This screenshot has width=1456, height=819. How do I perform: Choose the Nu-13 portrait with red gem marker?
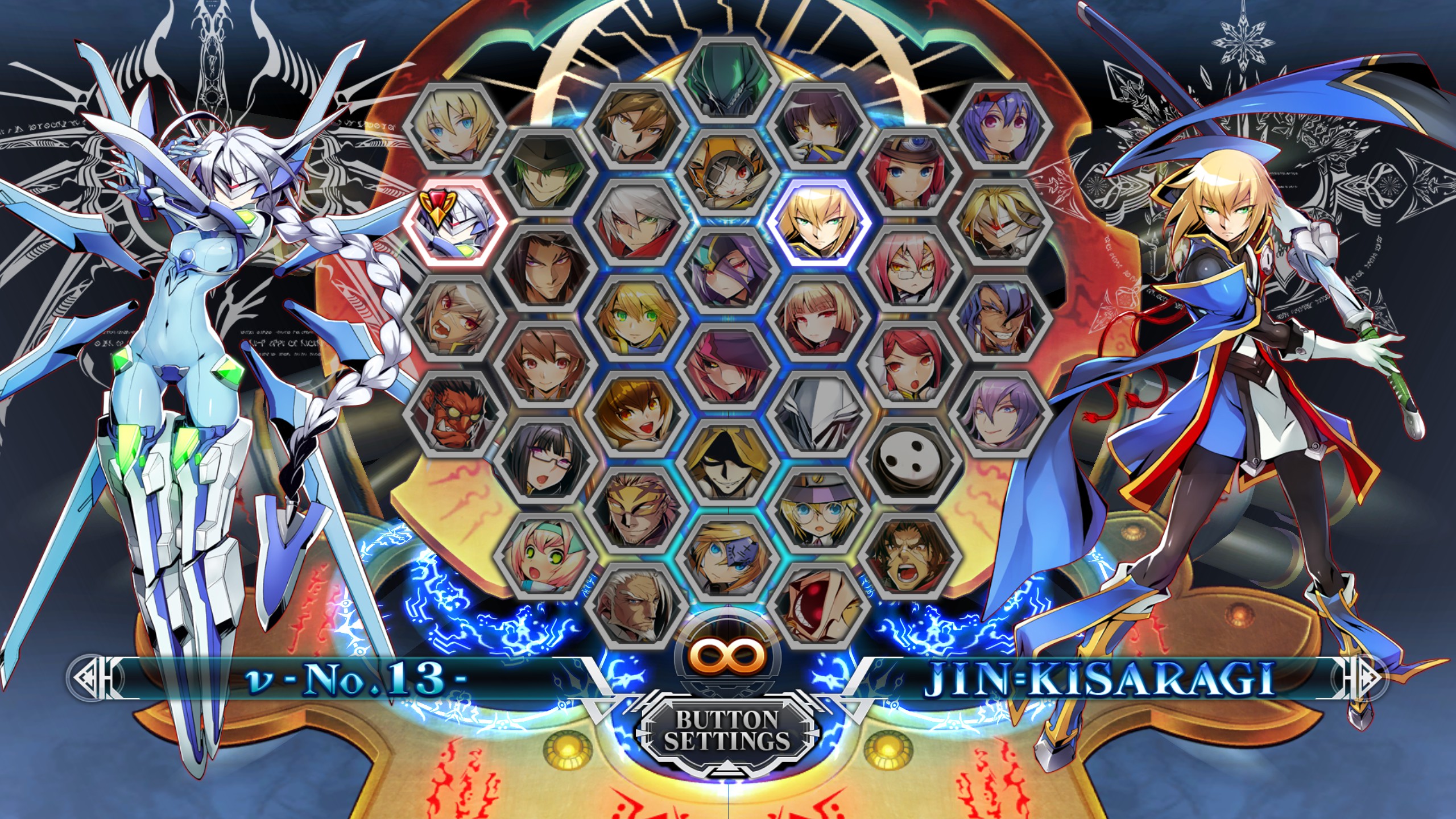(x=454, y=222)
